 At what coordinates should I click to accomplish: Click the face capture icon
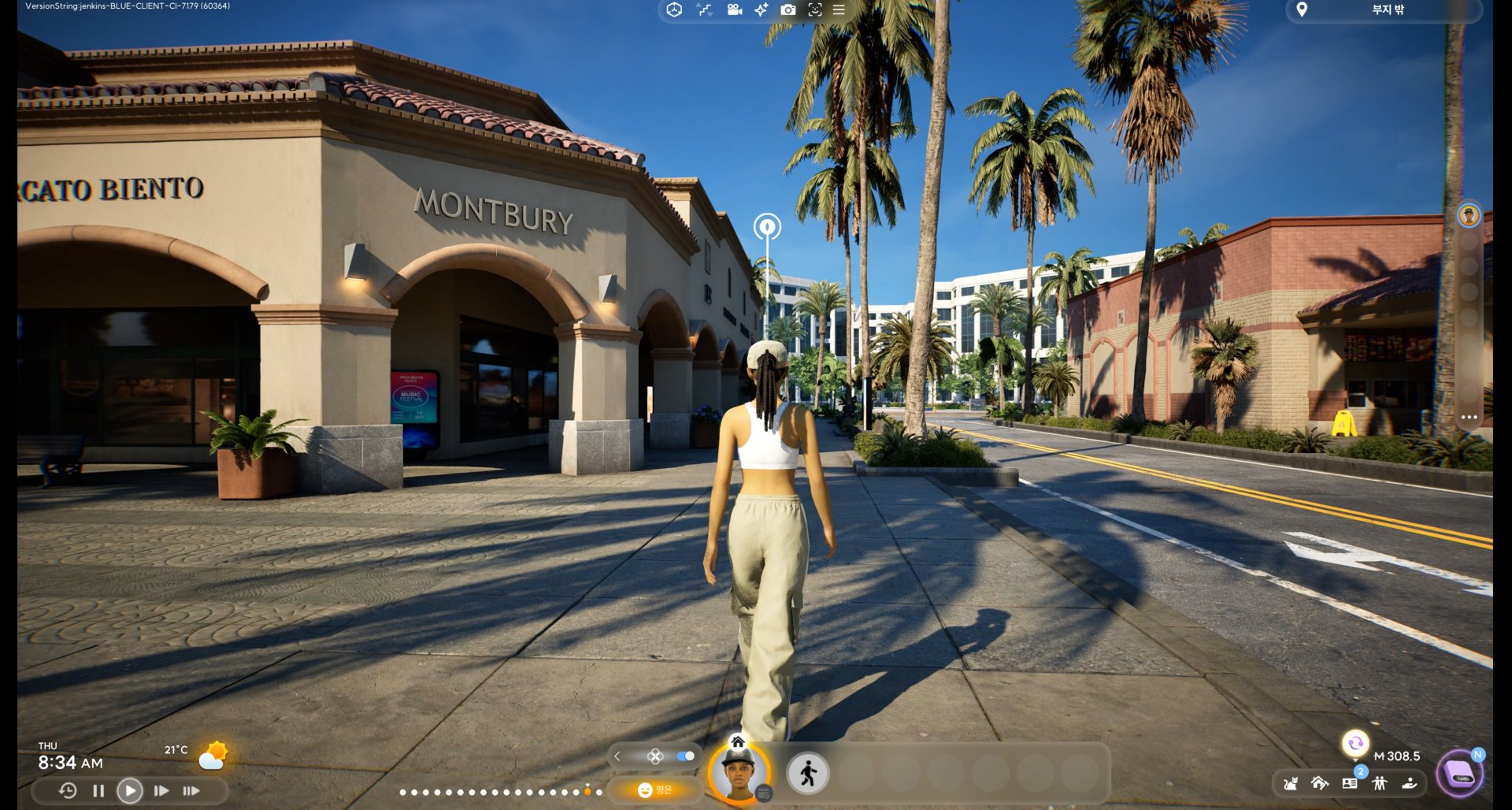814,9
